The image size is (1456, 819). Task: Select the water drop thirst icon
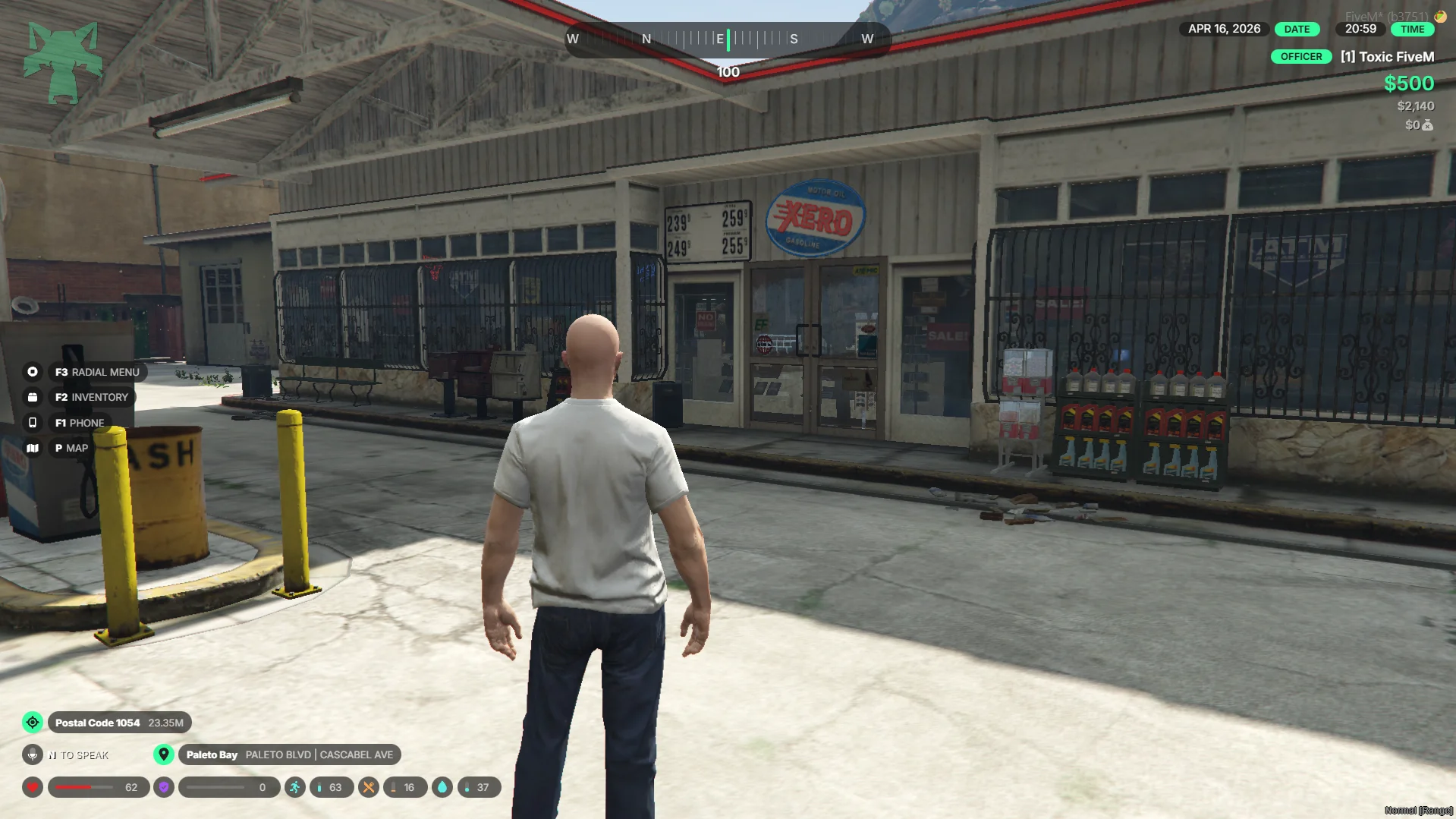click(442, 787)
